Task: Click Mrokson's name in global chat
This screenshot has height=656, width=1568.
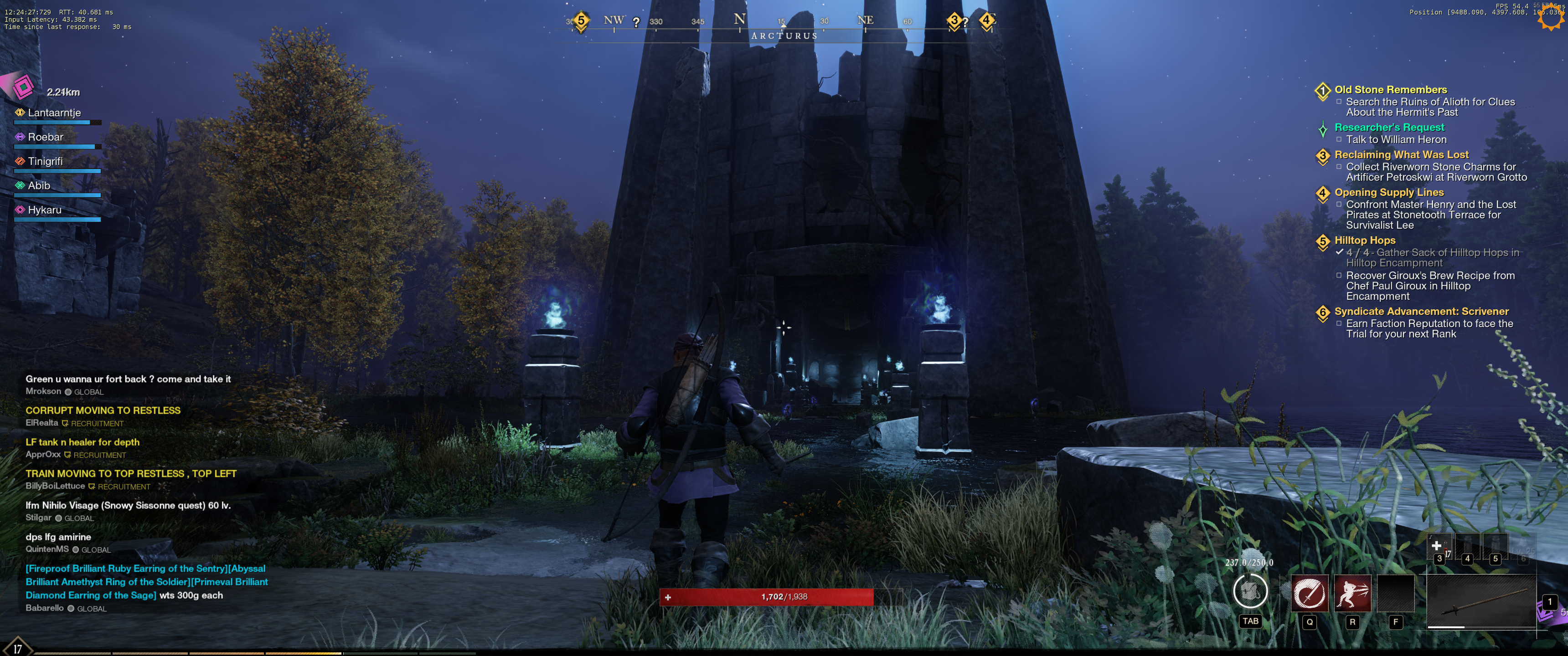Action: click(43, 391)
